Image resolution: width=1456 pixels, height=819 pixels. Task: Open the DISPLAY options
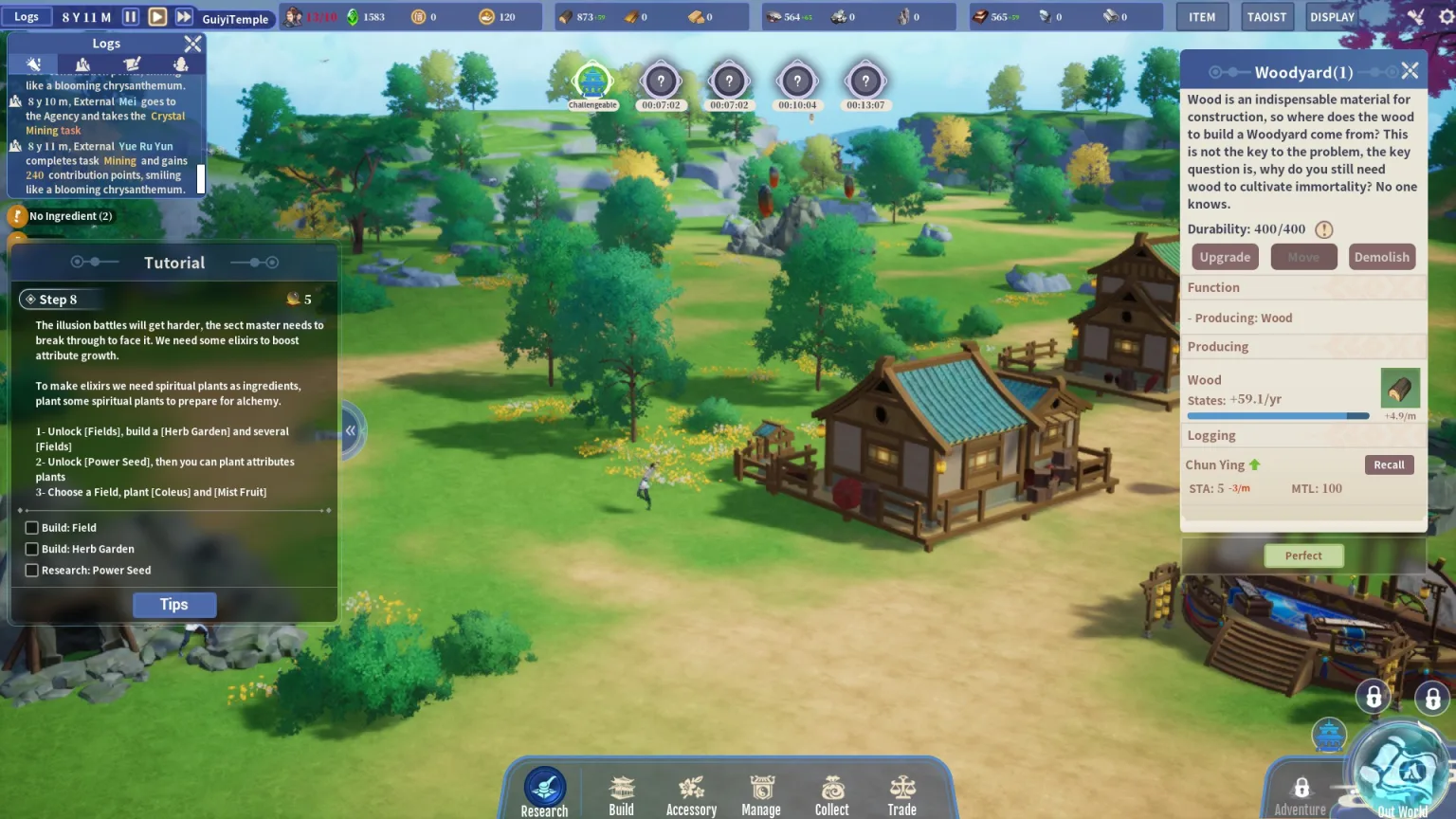(1332, 17)
